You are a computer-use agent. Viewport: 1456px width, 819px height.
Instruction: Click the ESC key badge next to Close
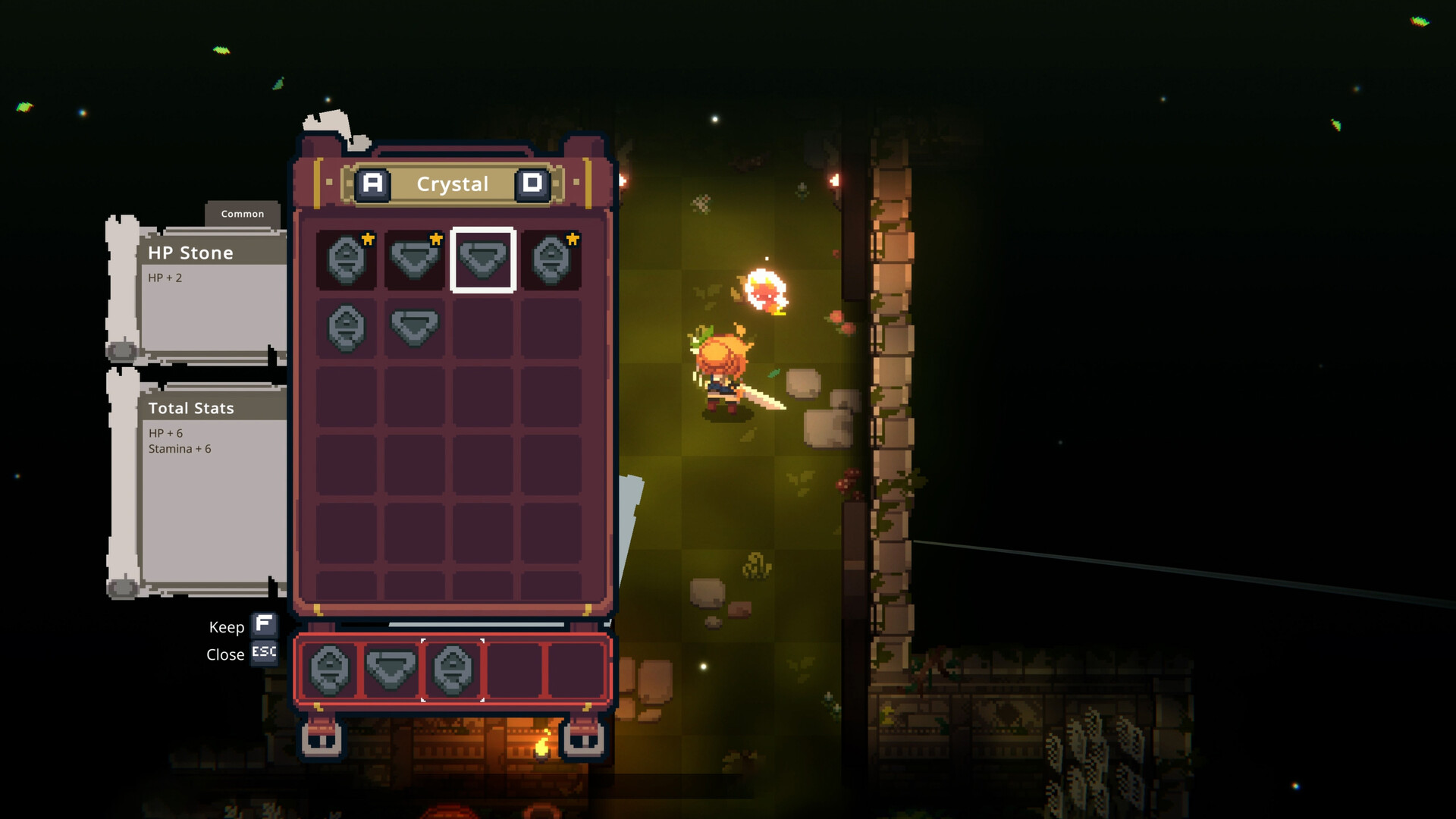point(263,653)
